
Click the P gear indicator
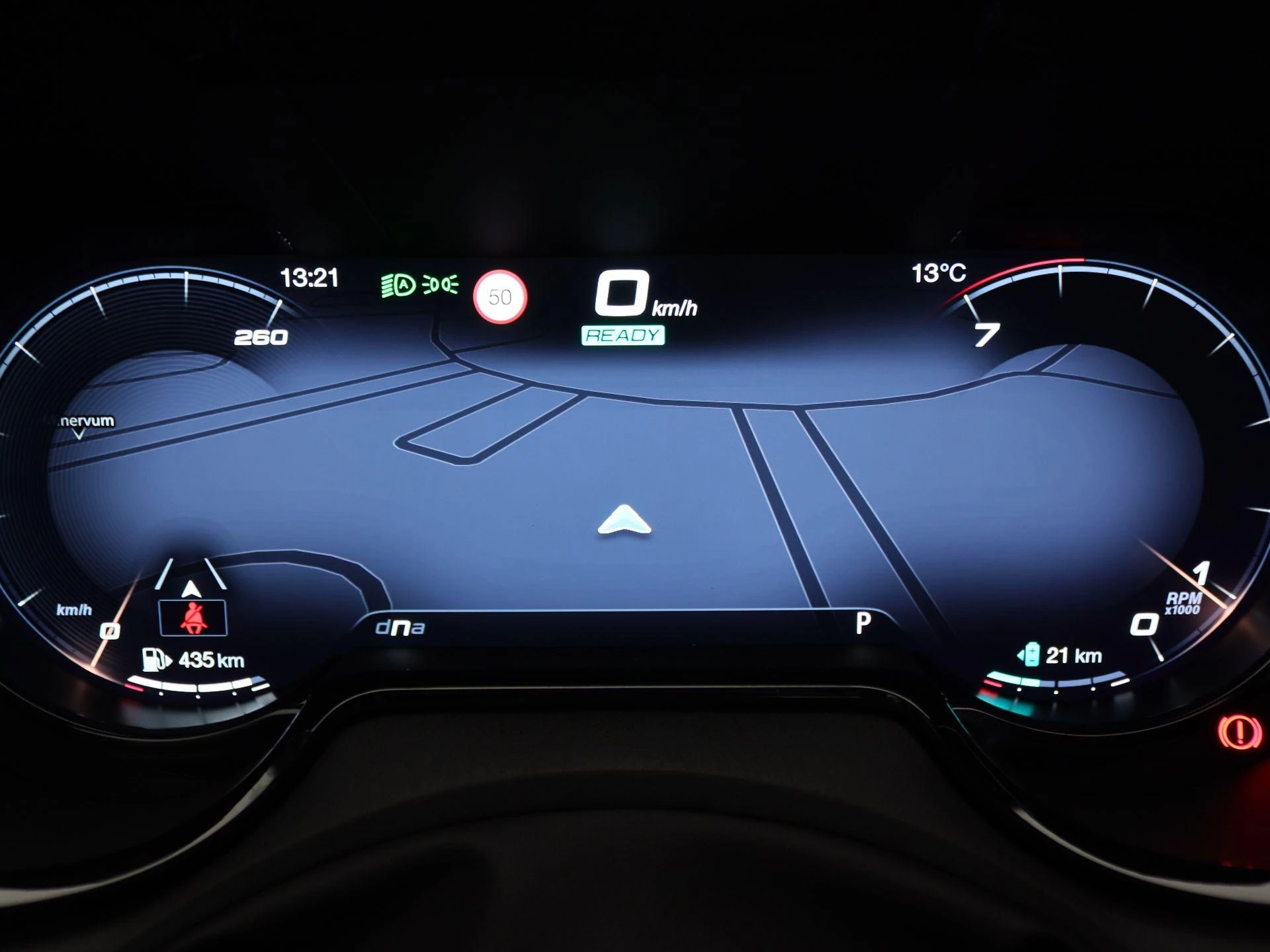863,623
